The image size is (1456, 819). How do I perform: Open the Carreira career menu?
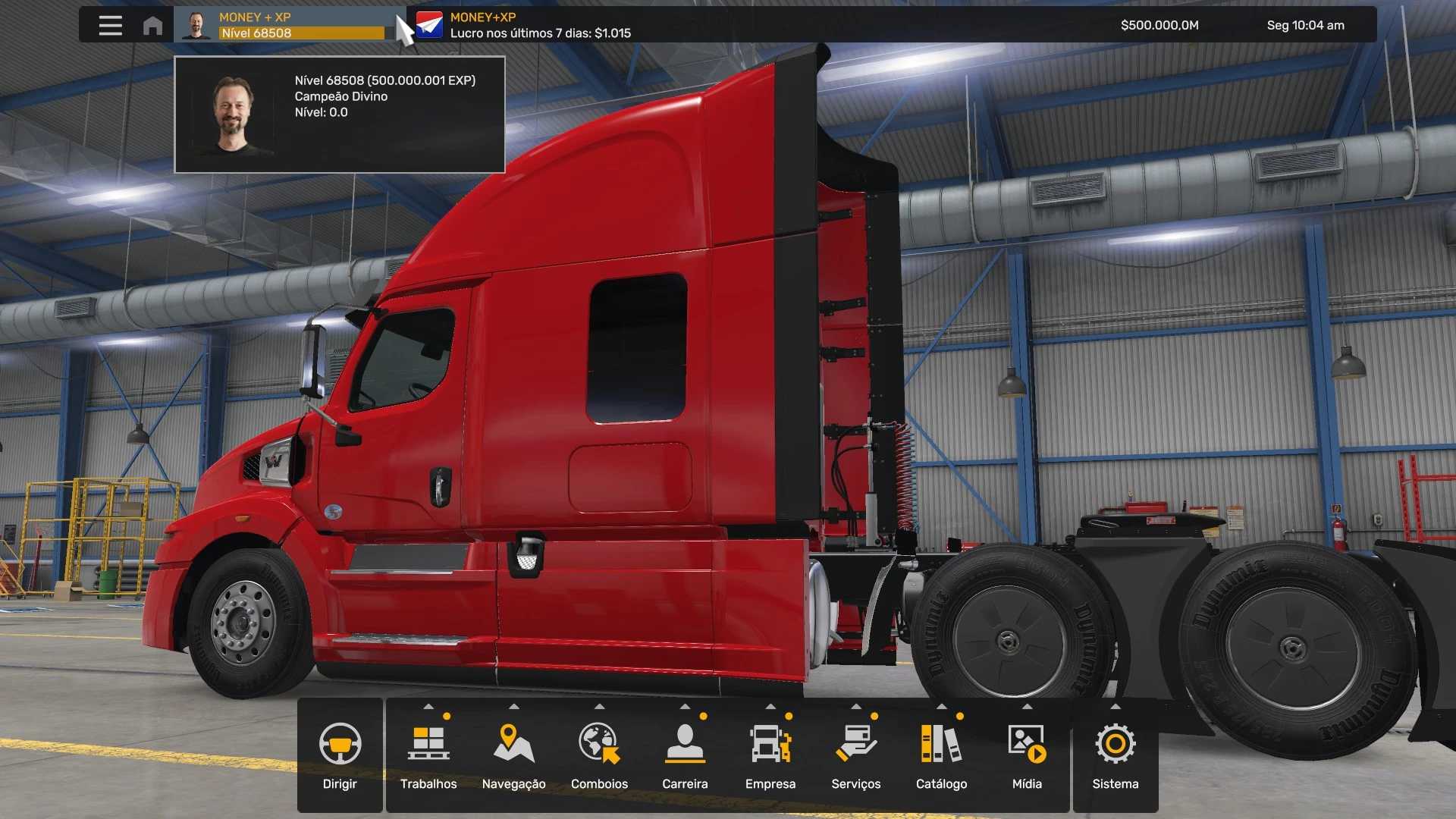coord(685,755)
